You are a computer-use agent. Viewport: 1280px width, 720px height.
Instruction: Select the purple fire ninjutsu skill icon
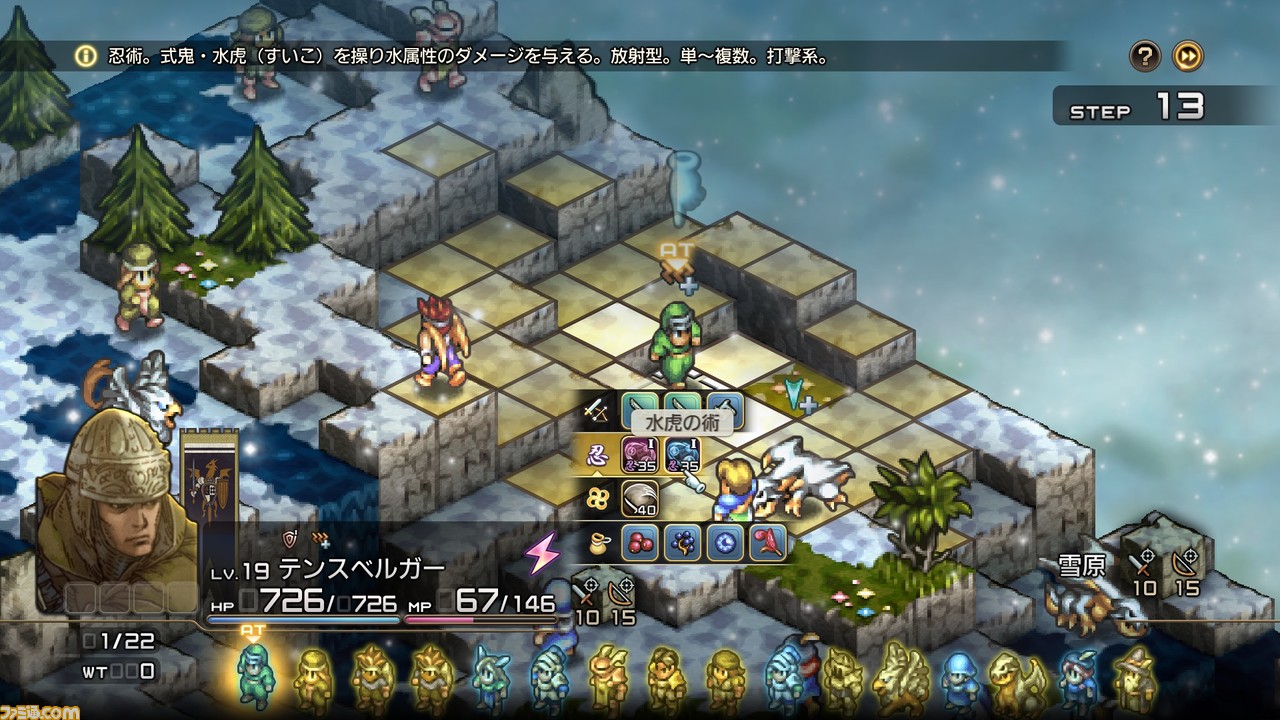[x=639, y=454]
